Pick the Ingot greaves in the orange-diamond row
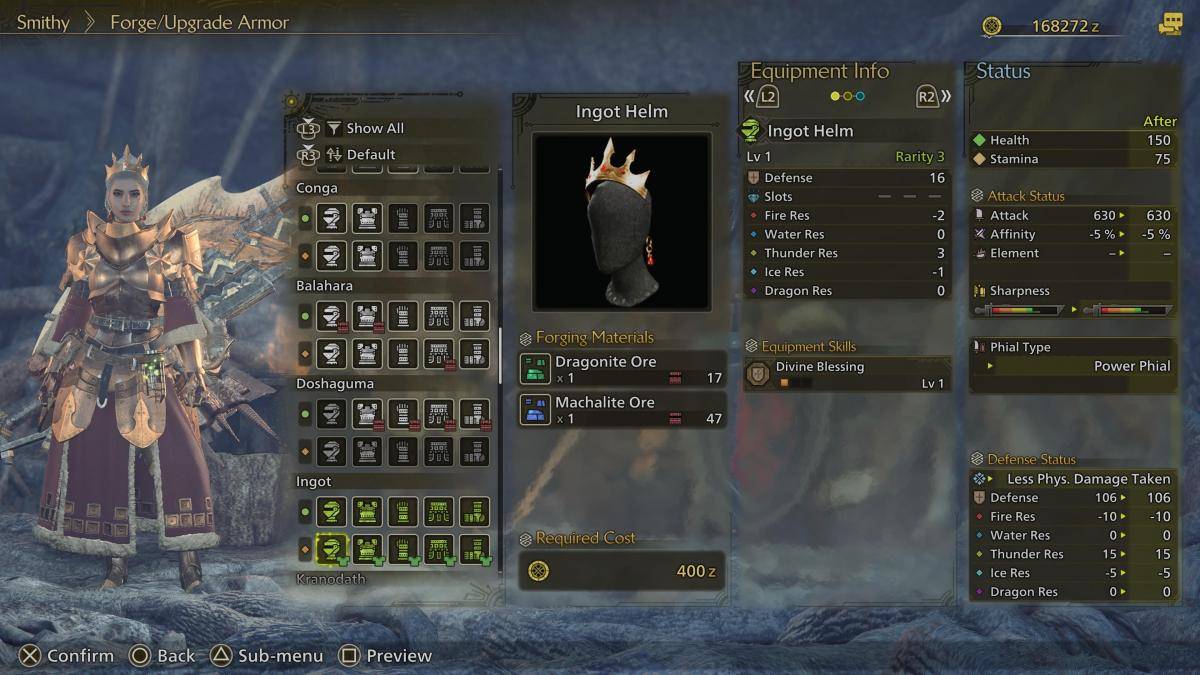1200x675 pixels. 474,549
